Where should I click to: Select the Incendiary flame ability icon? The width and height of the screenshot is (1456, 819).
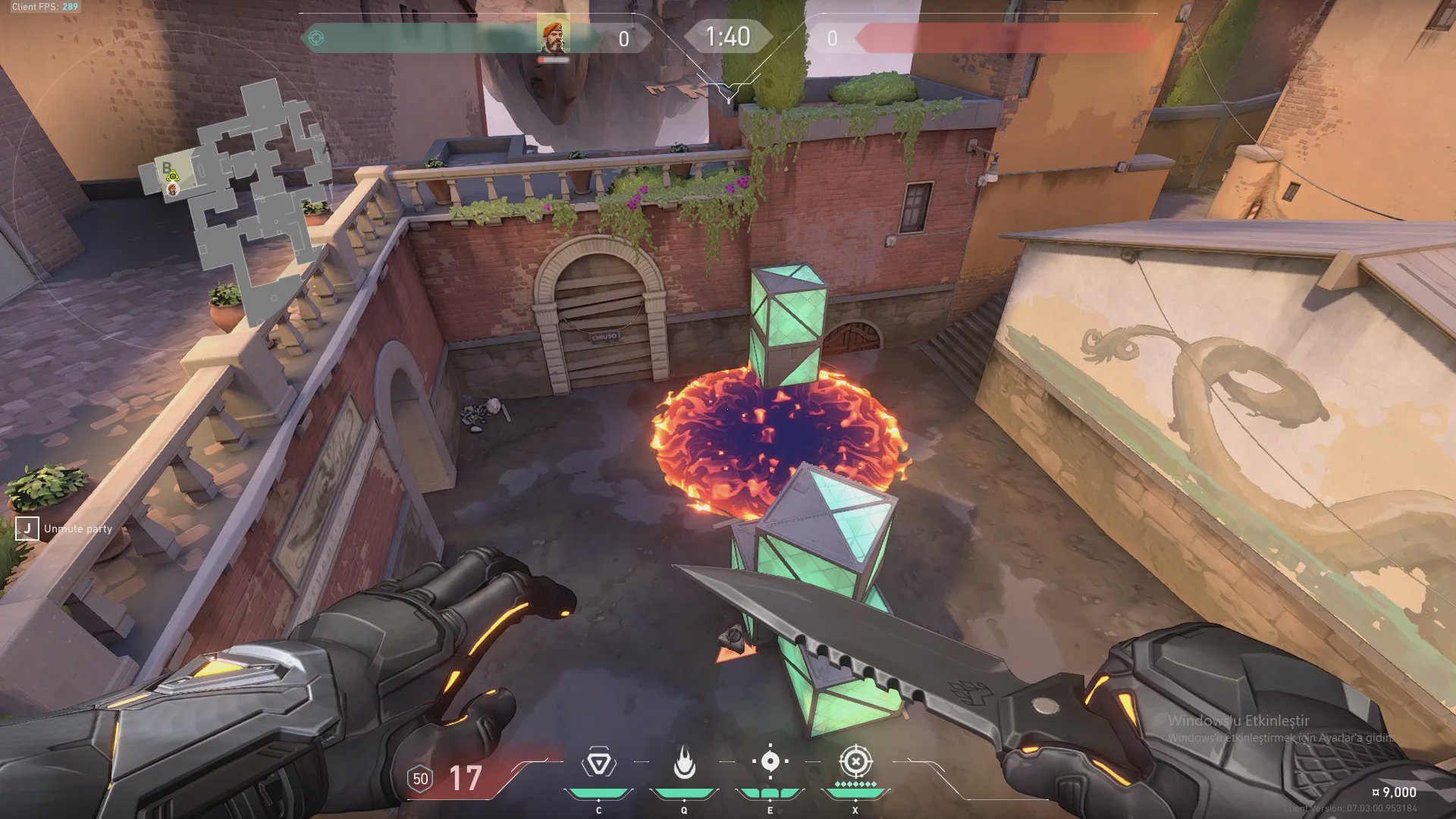684,762
